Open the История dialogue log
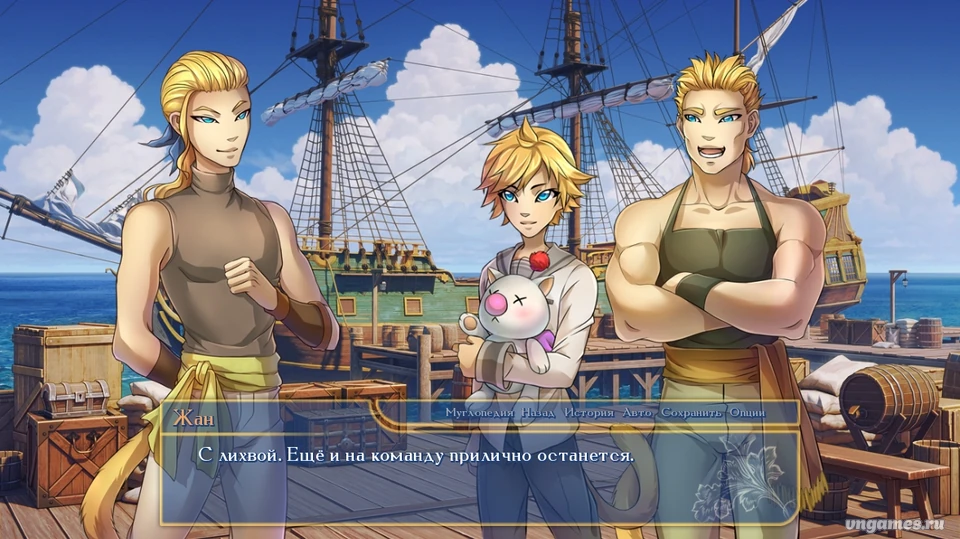Image resolution: width=960 pixels, height=539 pixels. click(591, 412)
